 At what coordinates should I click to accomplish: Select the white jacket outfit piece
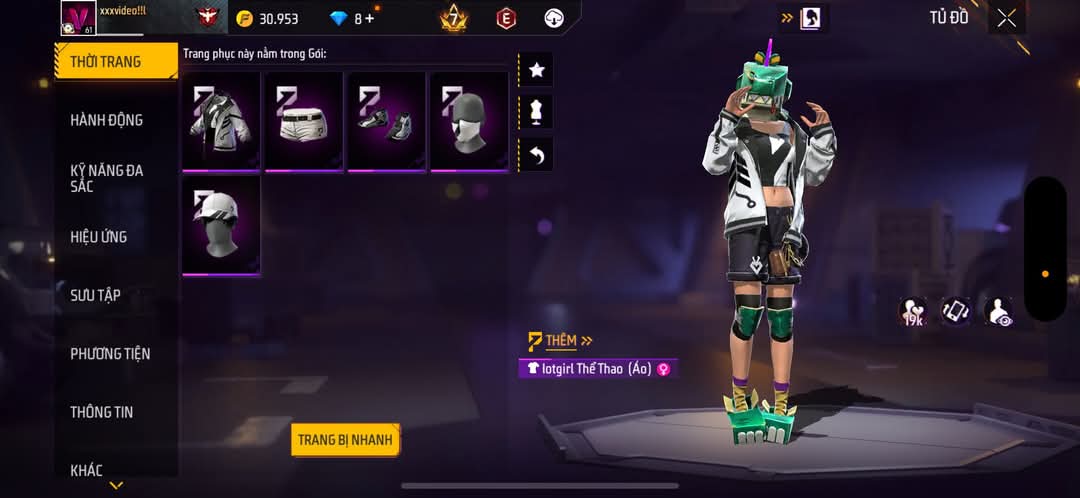[x=221, y=121]
